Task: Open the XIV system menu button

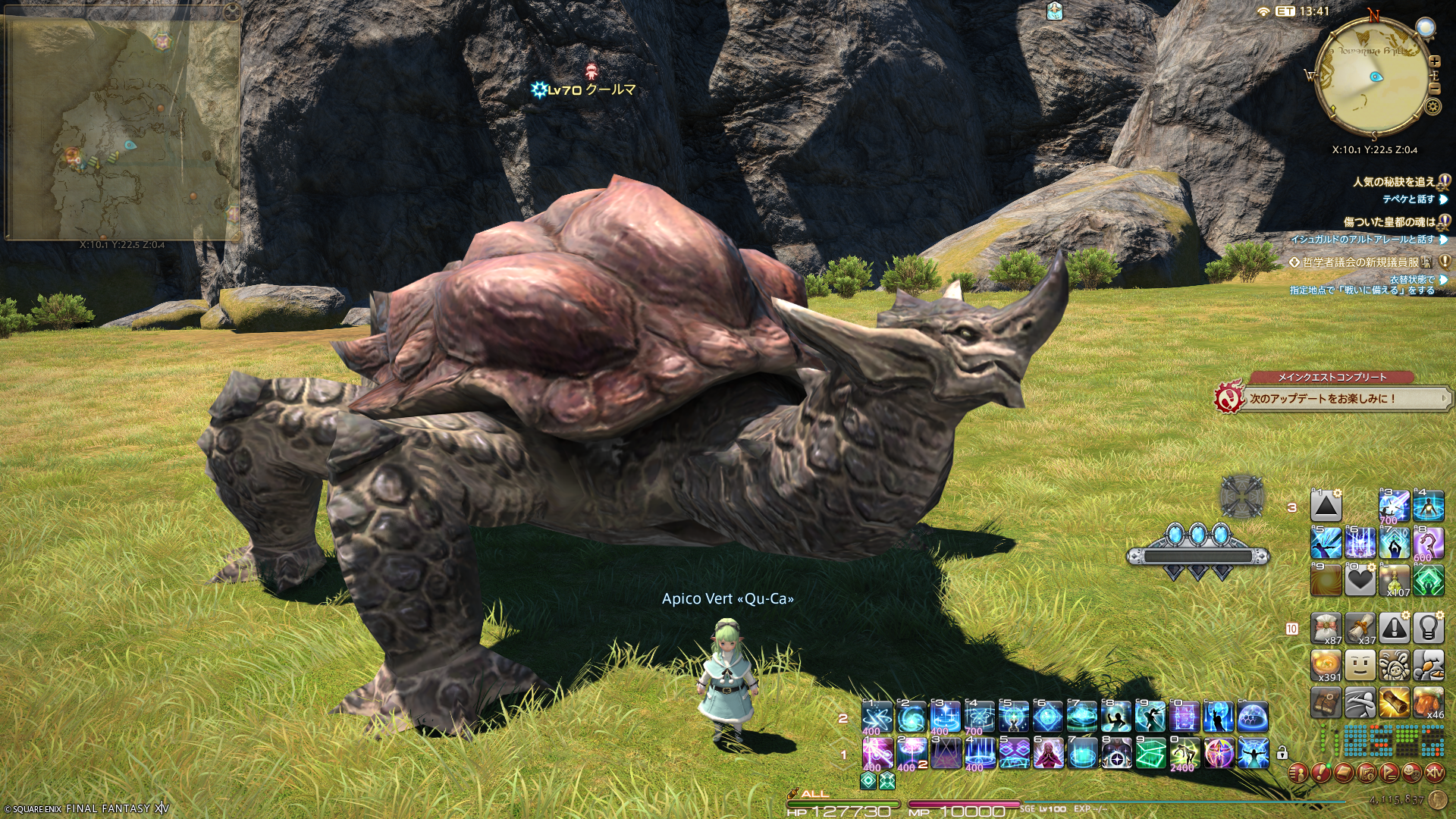Action: click(x=1434, y=773)
